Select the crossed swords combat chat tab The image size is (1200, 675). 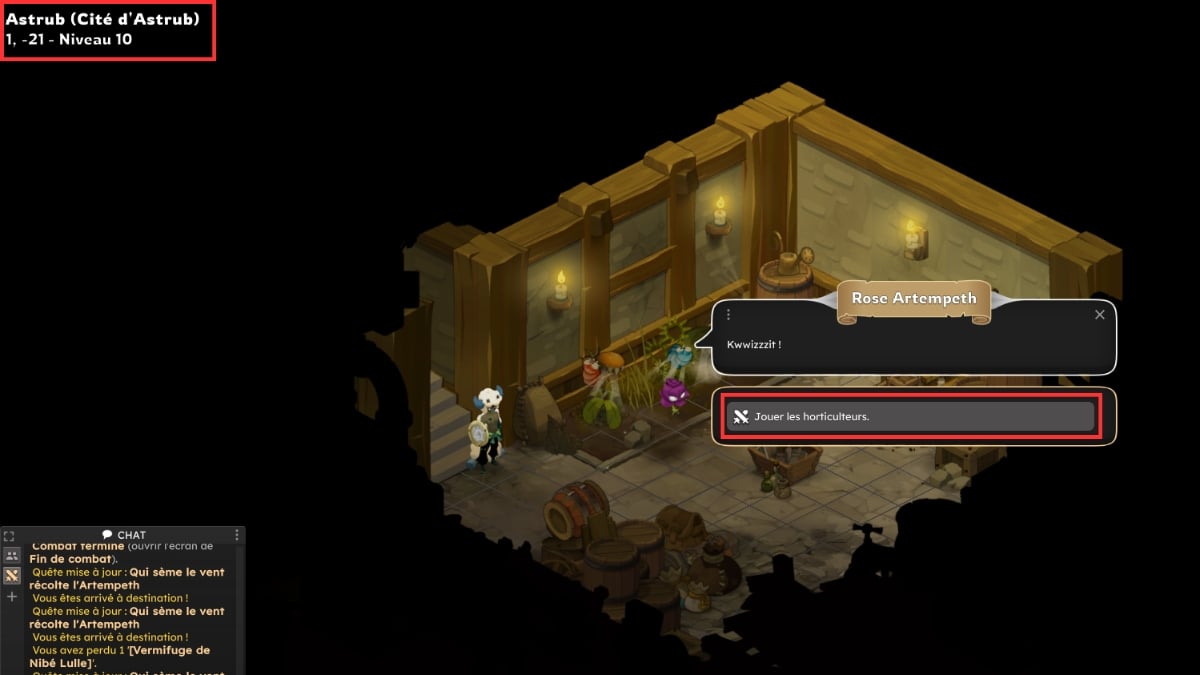pyautogui.click(x=12, y=575)
